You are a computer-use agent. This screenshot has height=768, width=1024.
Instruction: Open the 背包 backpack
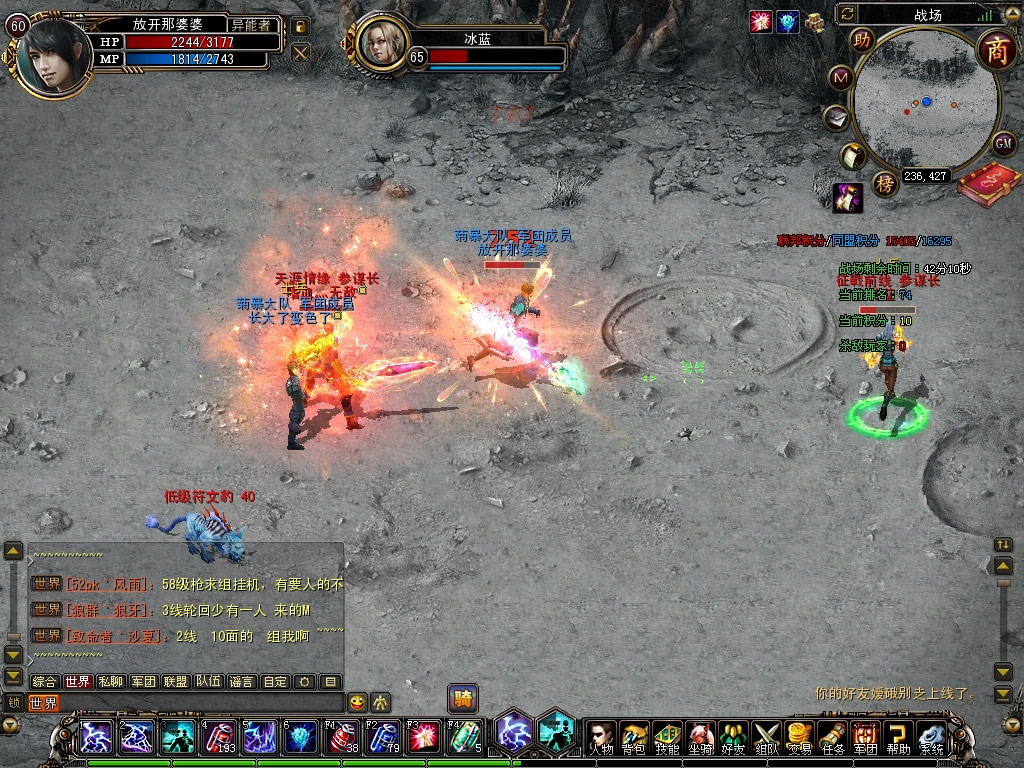633,738
